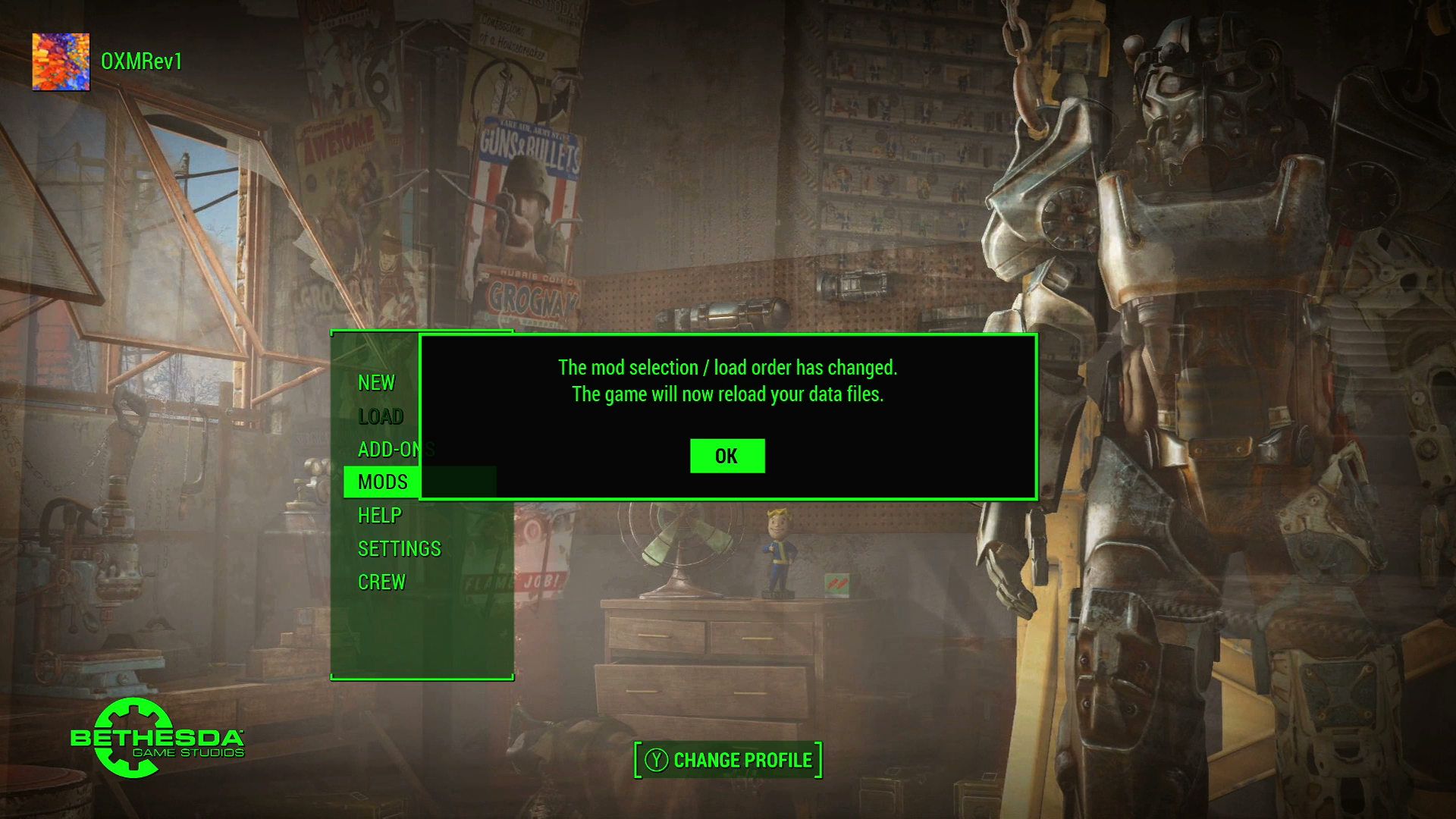Screen dimensions: 1456x819
Task: Confirm the reload dialog with OK
Action: 726,456
